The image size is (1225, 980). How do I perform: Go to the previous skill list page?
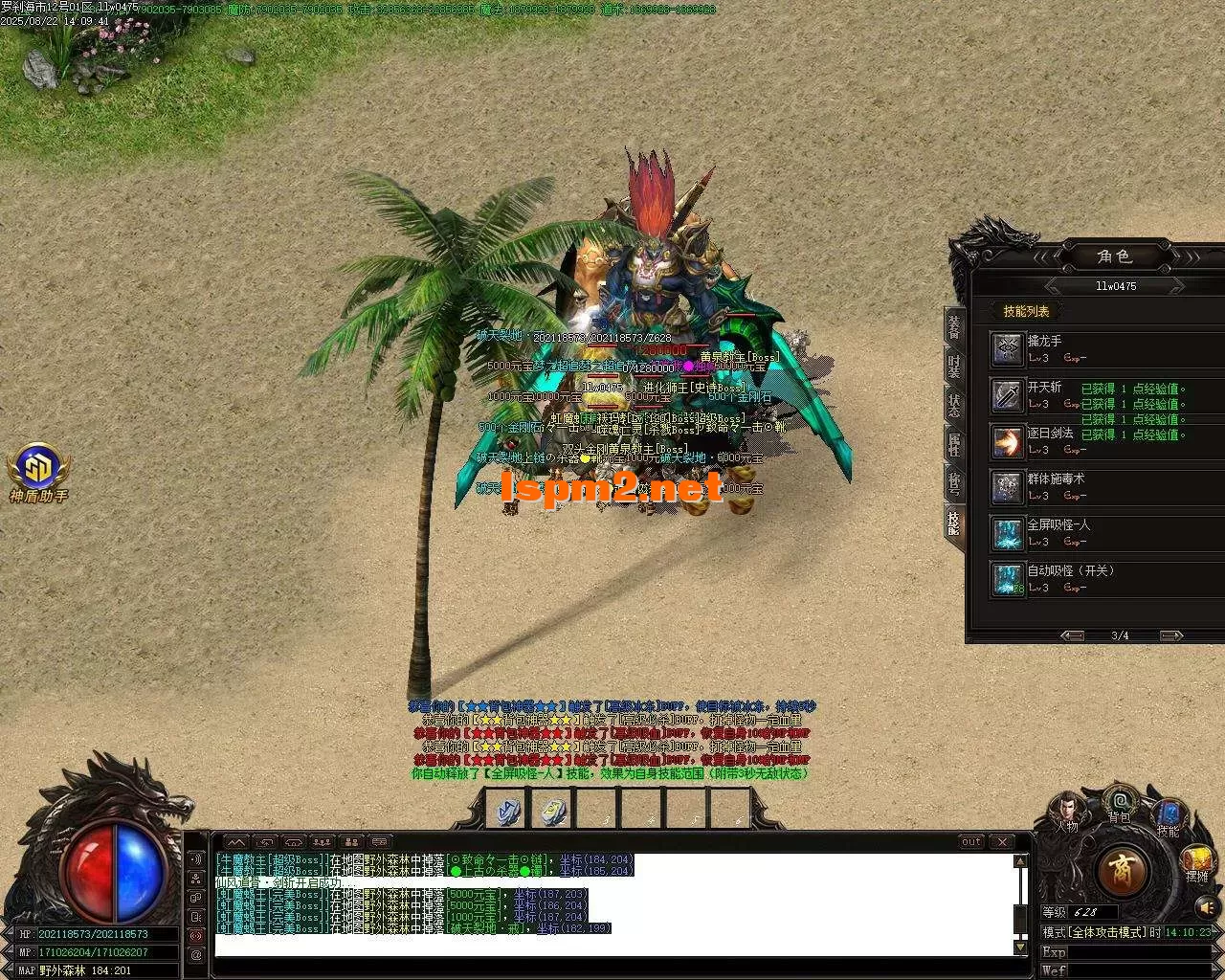1072,635
